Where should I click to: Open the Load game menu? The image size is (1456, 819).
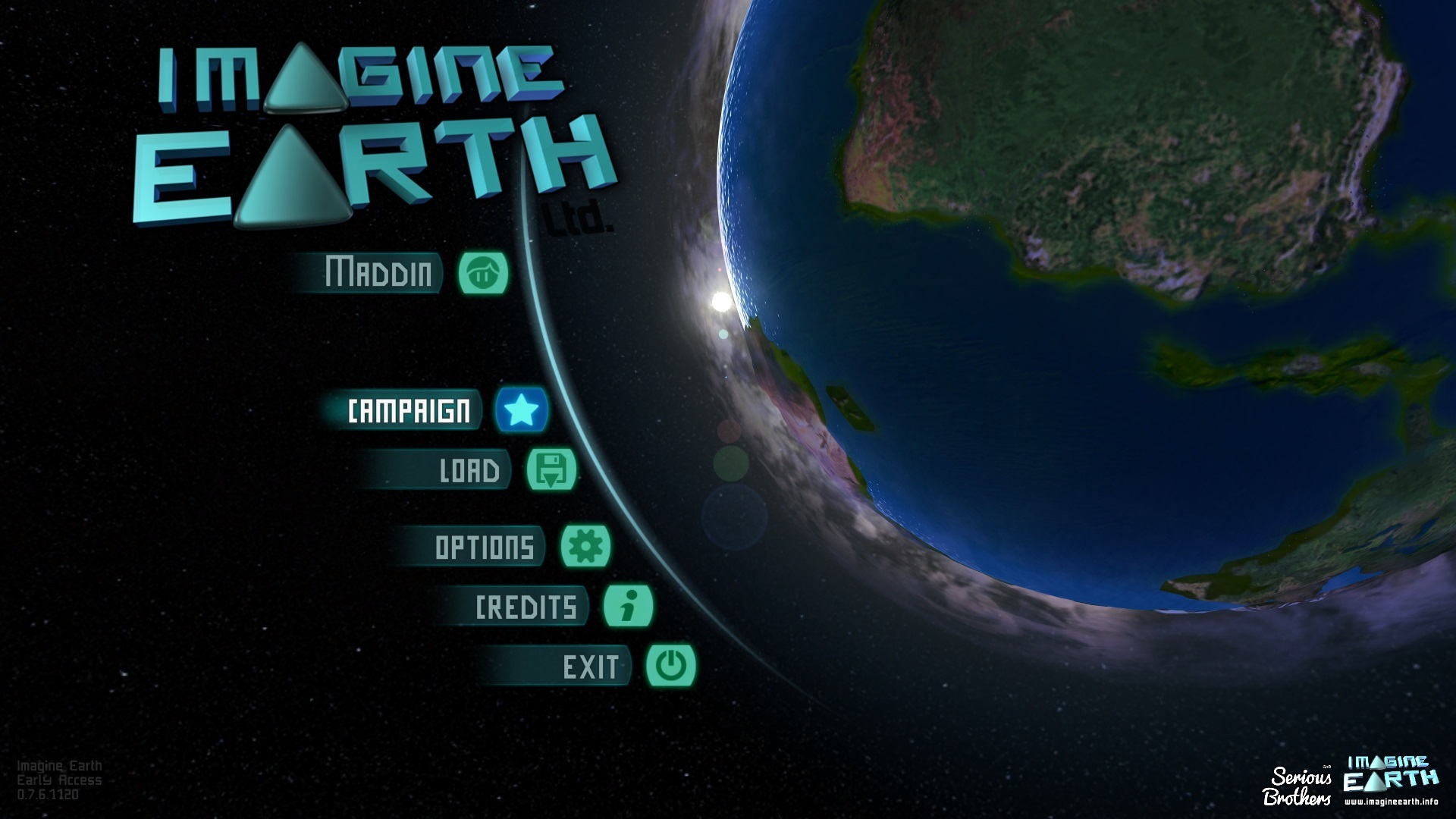point(469,471)
